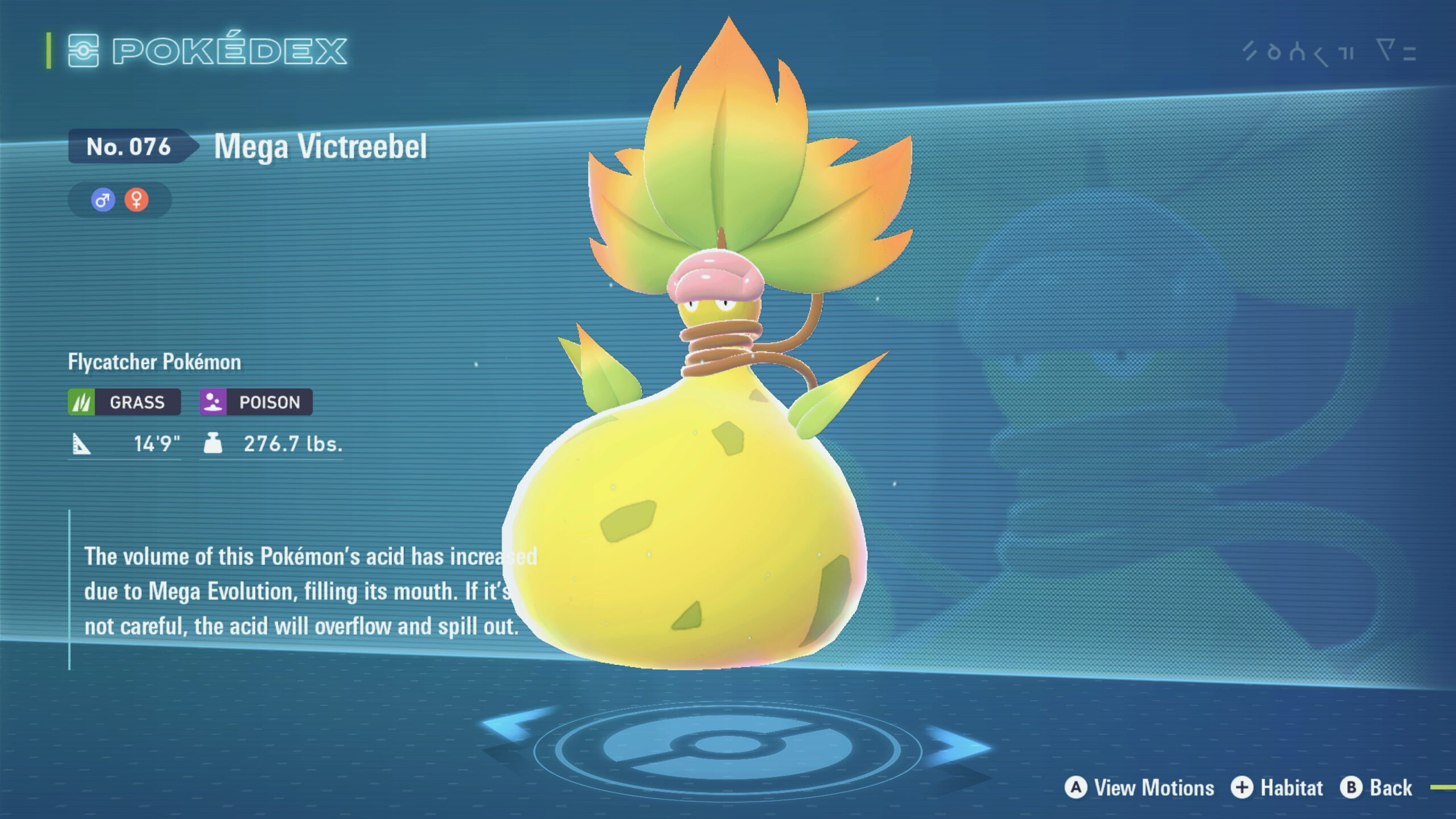Click the Poison type badge
The image size is (1456, 819).
(256, 402)
